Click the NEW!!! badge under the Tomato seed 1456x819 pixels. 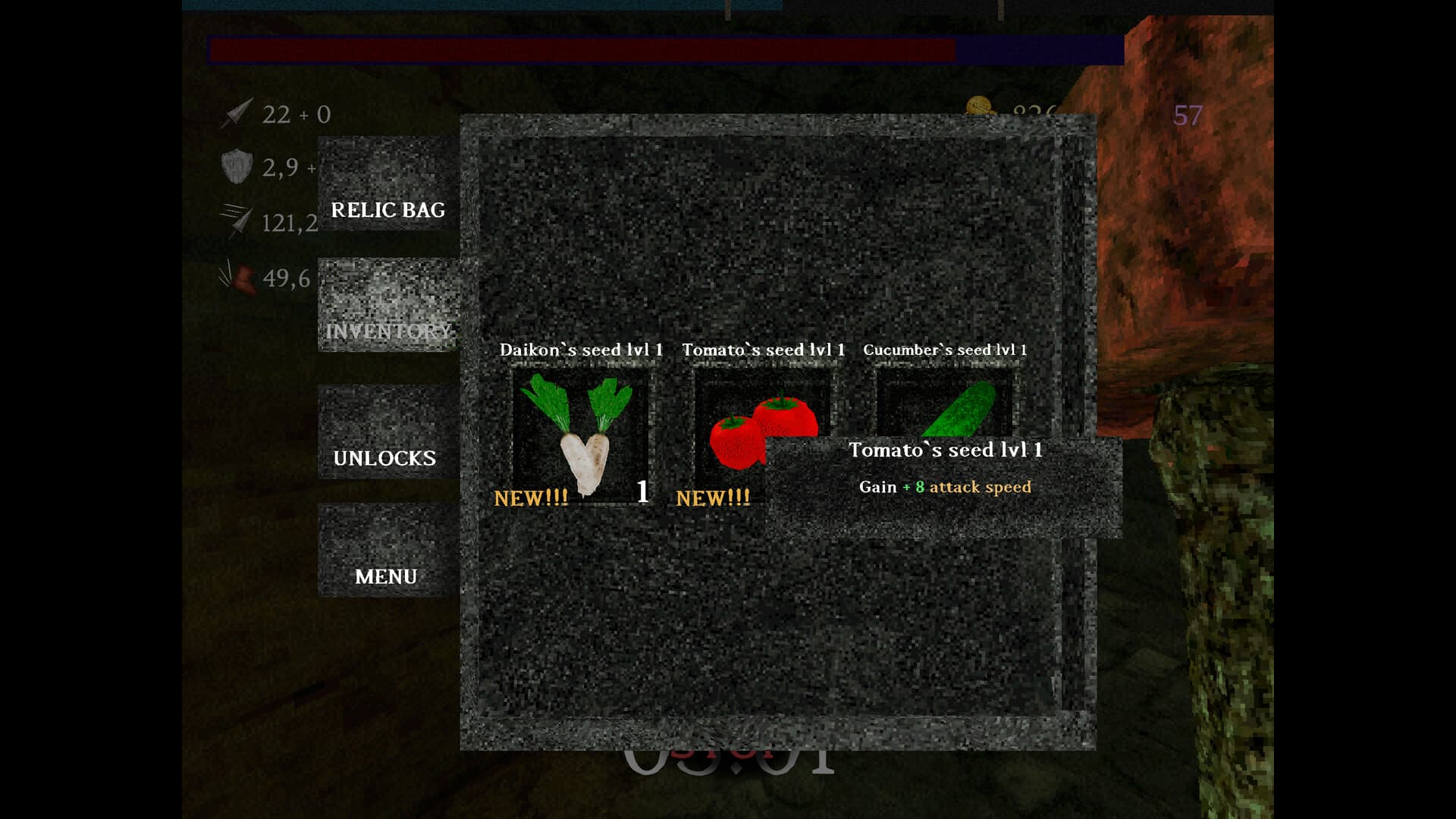pos(712,499)
